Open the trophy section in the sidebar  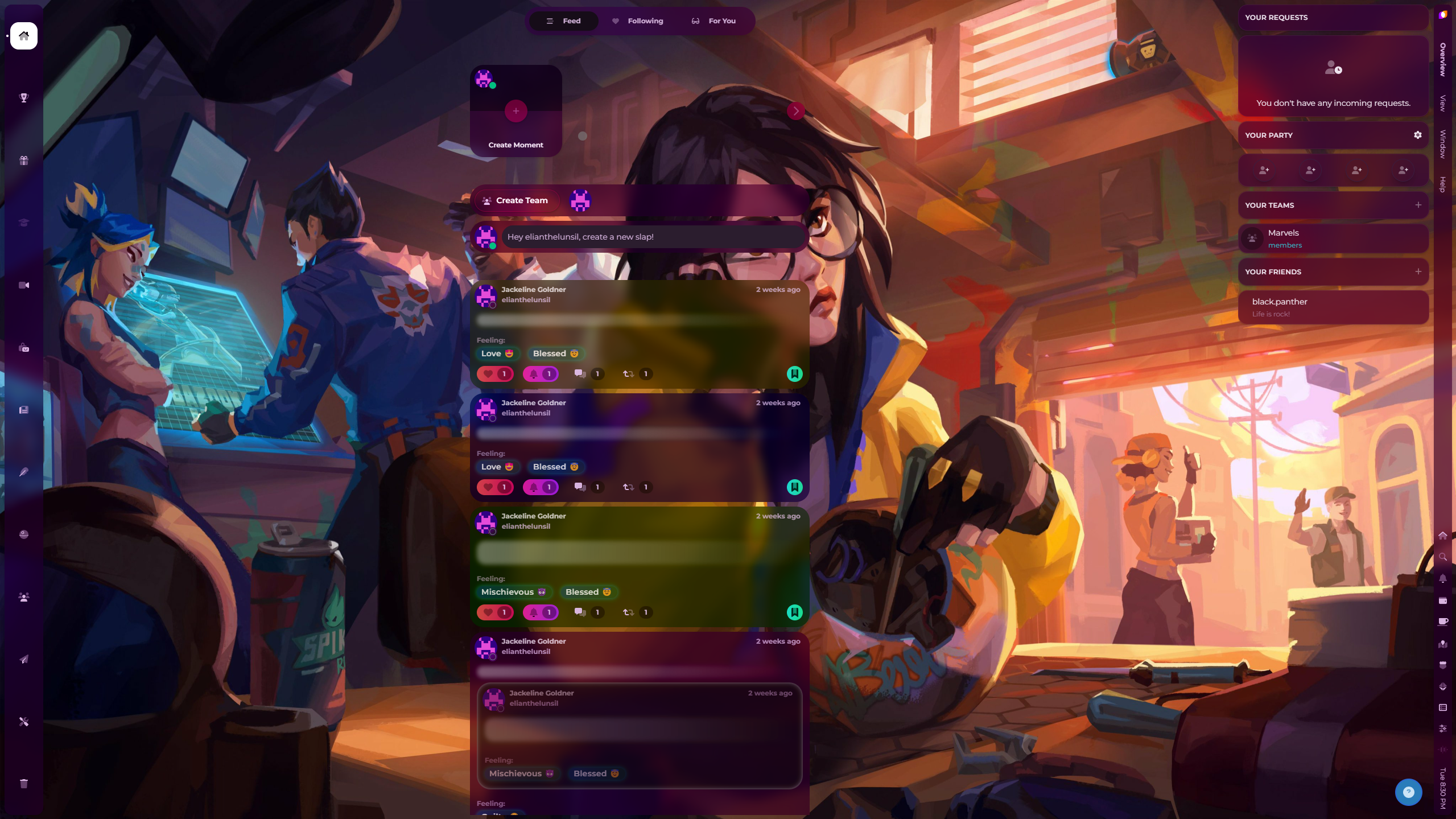coord(24,98)
